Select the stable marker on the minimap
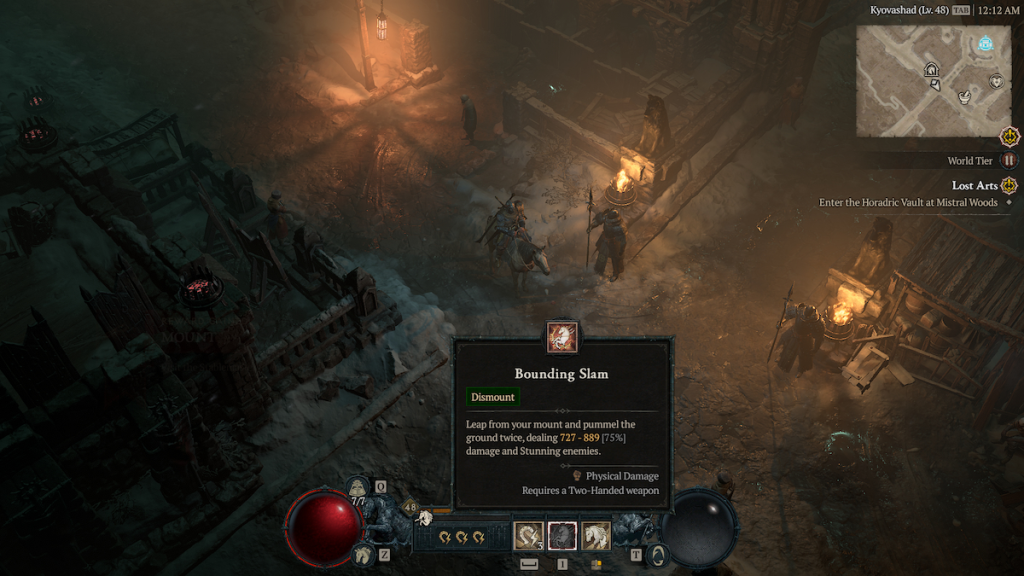Viewport: 1024px width, 576px height. point(932,69)
